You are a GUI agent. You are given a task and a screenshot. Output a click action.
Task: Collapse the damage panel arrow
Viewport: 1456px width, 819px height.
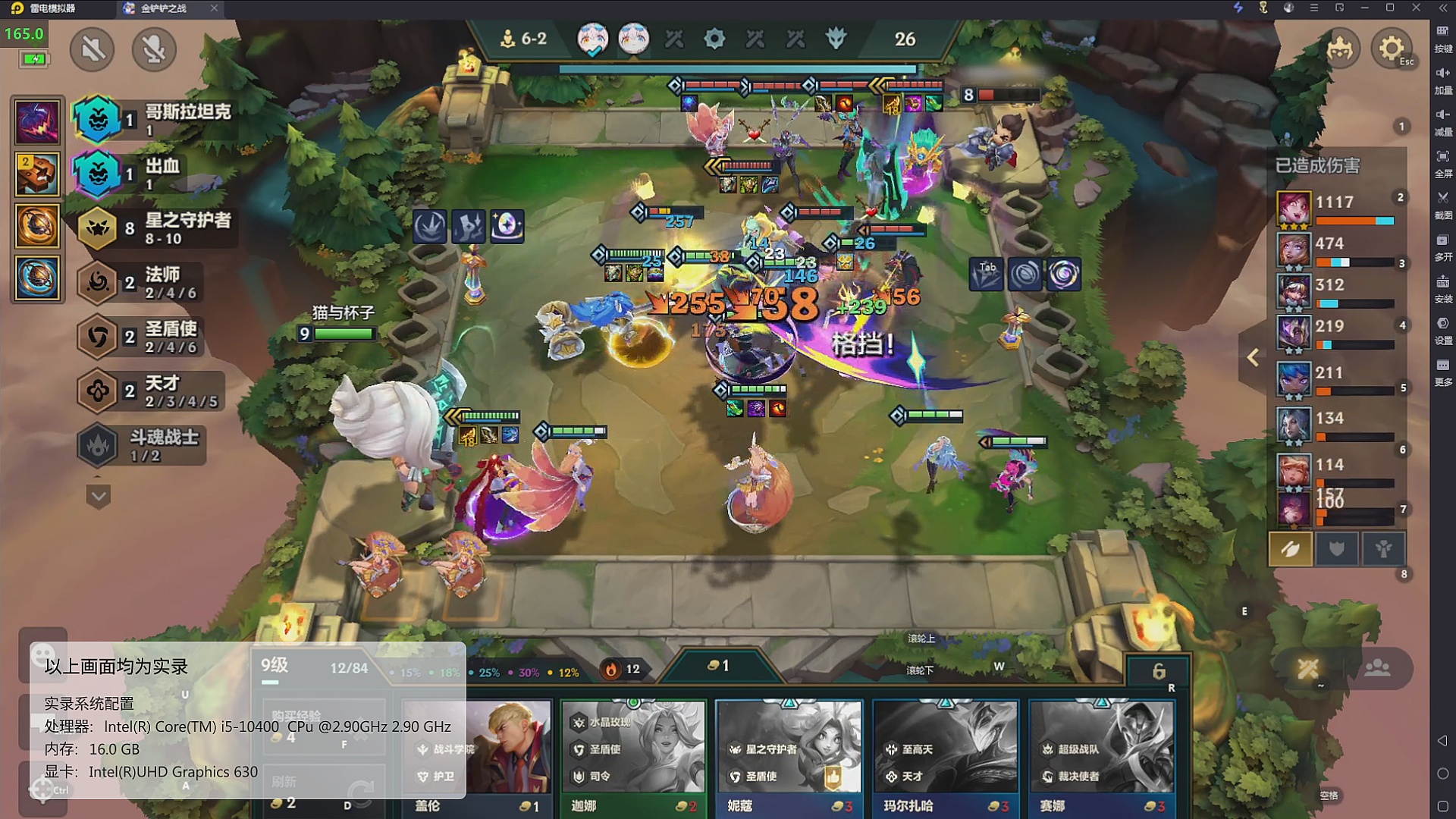pos(1253,357)
